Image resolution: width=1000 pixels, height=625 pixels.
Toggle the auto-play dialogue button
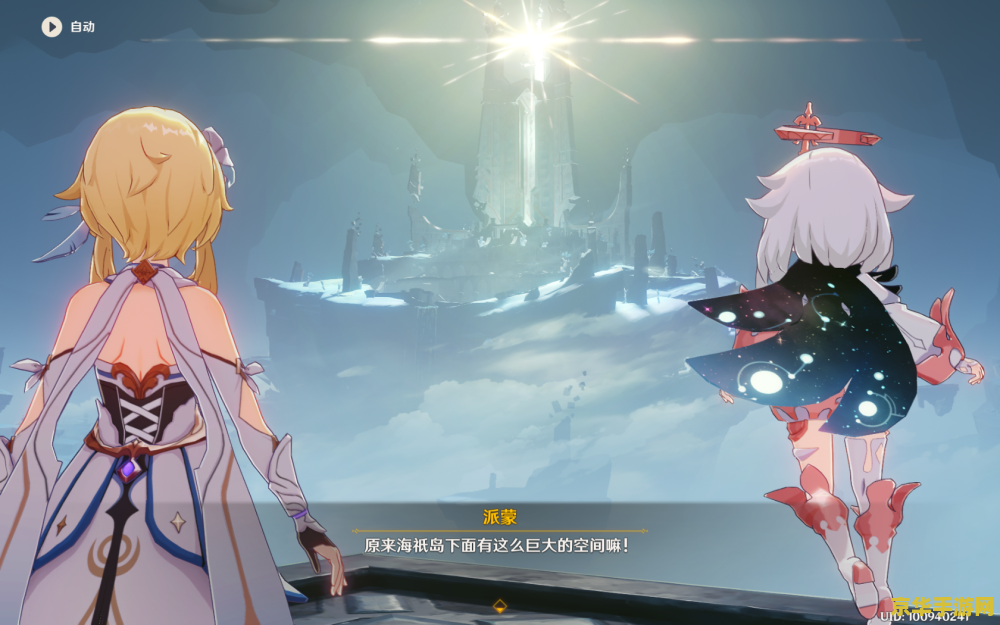[x=52, y=27]
